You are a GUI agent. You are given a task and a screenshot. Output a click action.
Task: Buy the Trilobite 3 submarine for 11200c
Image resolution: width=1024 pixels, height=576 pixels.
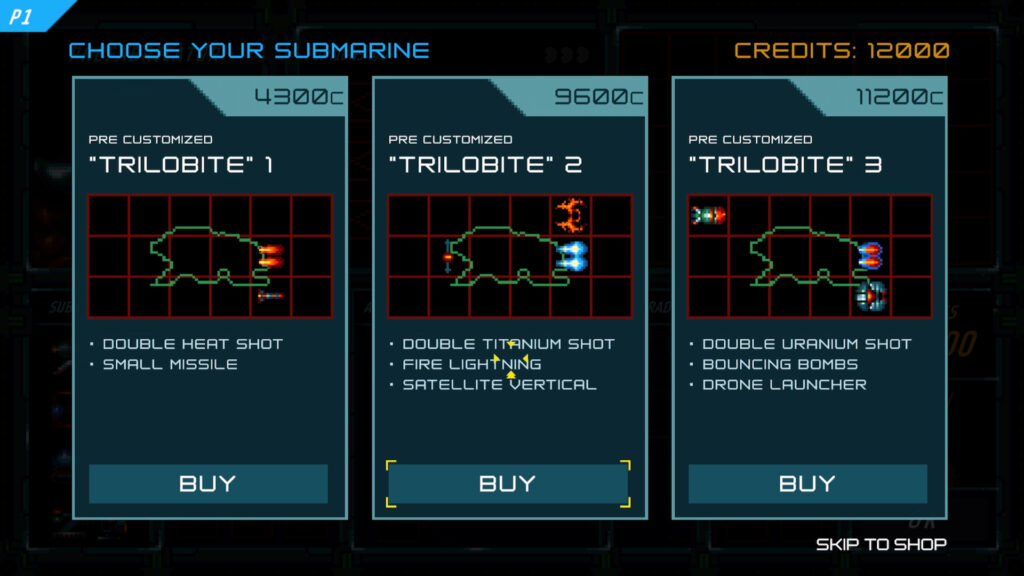(x=808, y=484)
